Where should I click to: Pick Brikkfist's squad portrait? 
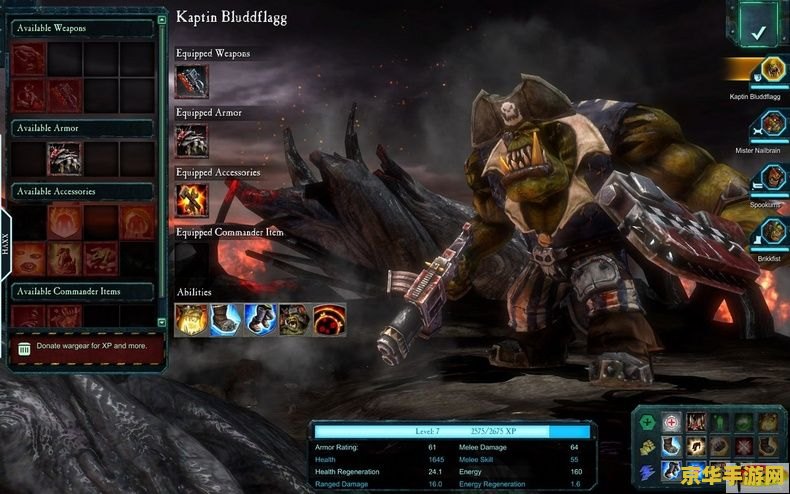[x=769, y=233]
